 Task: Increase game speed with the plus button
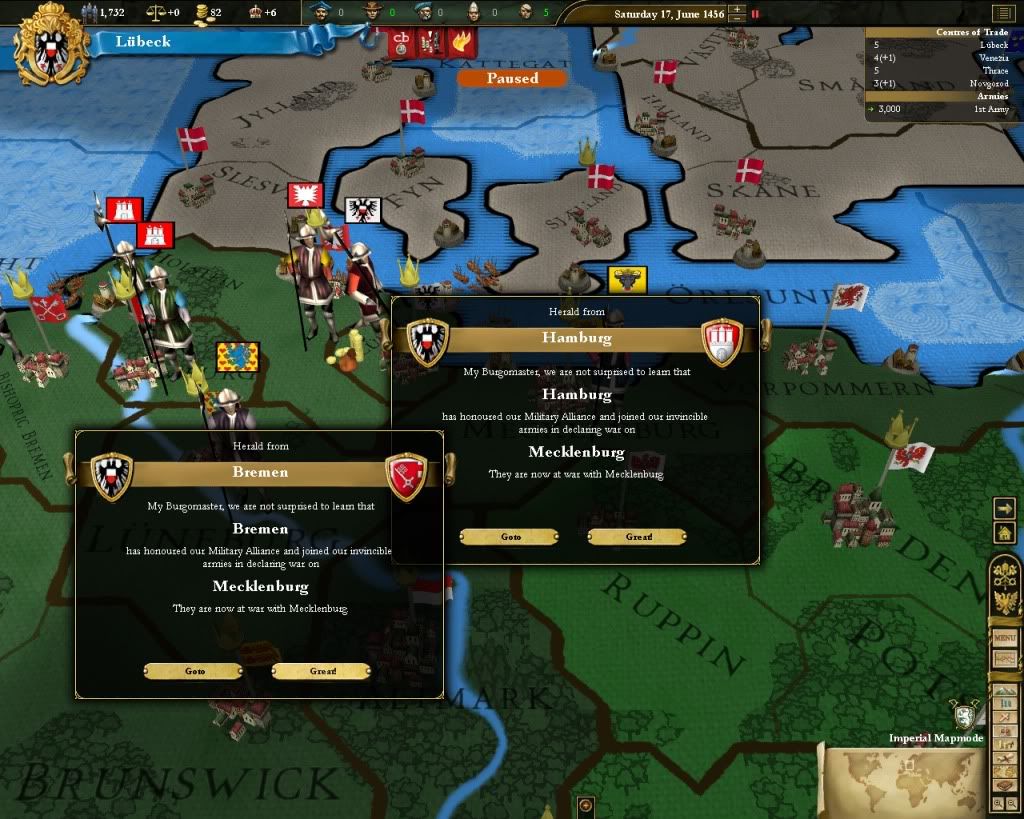[x=737, y=9]
